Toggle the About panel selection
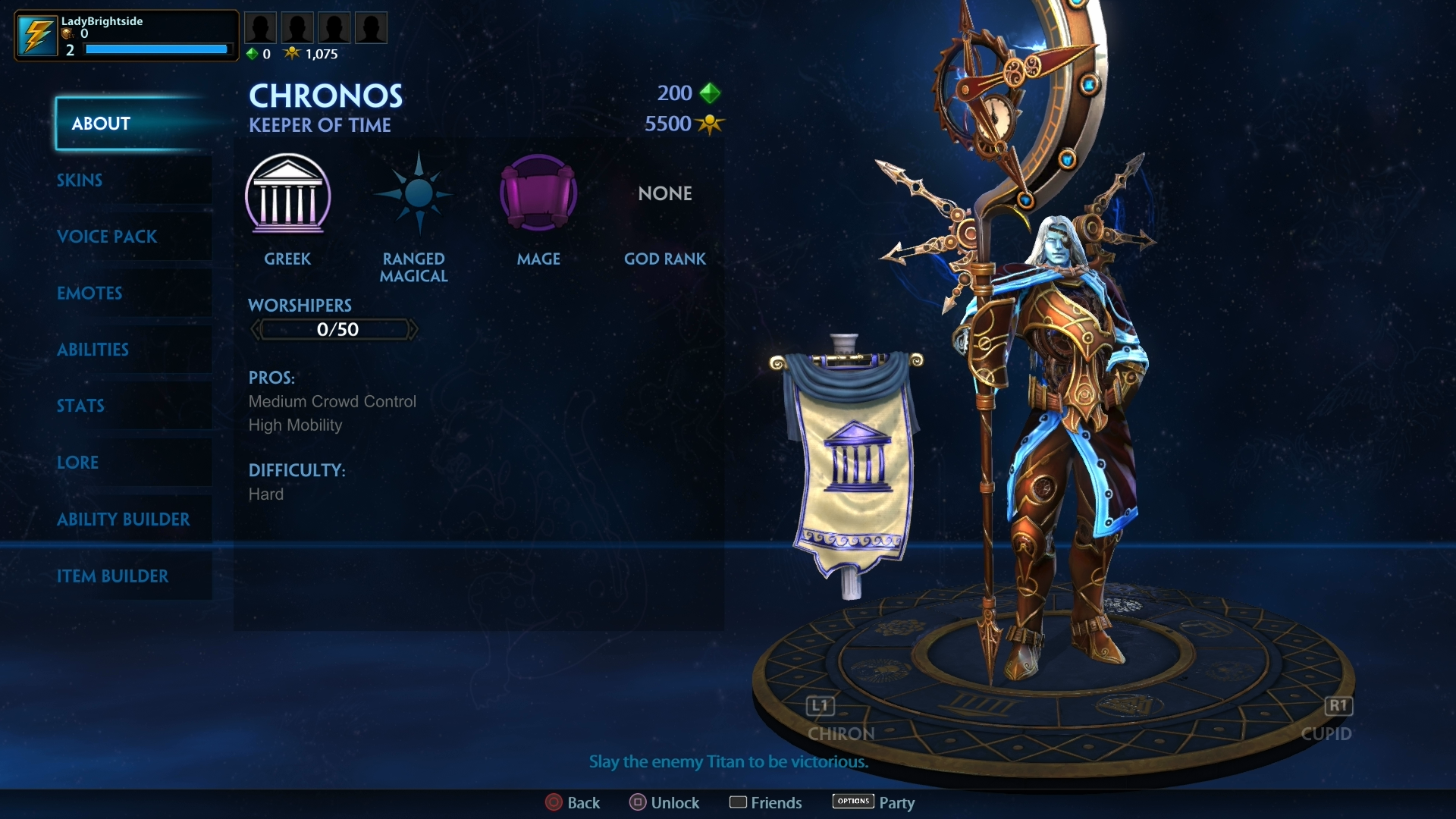This screenshot has height=819, width=1456. click(99, 124)
